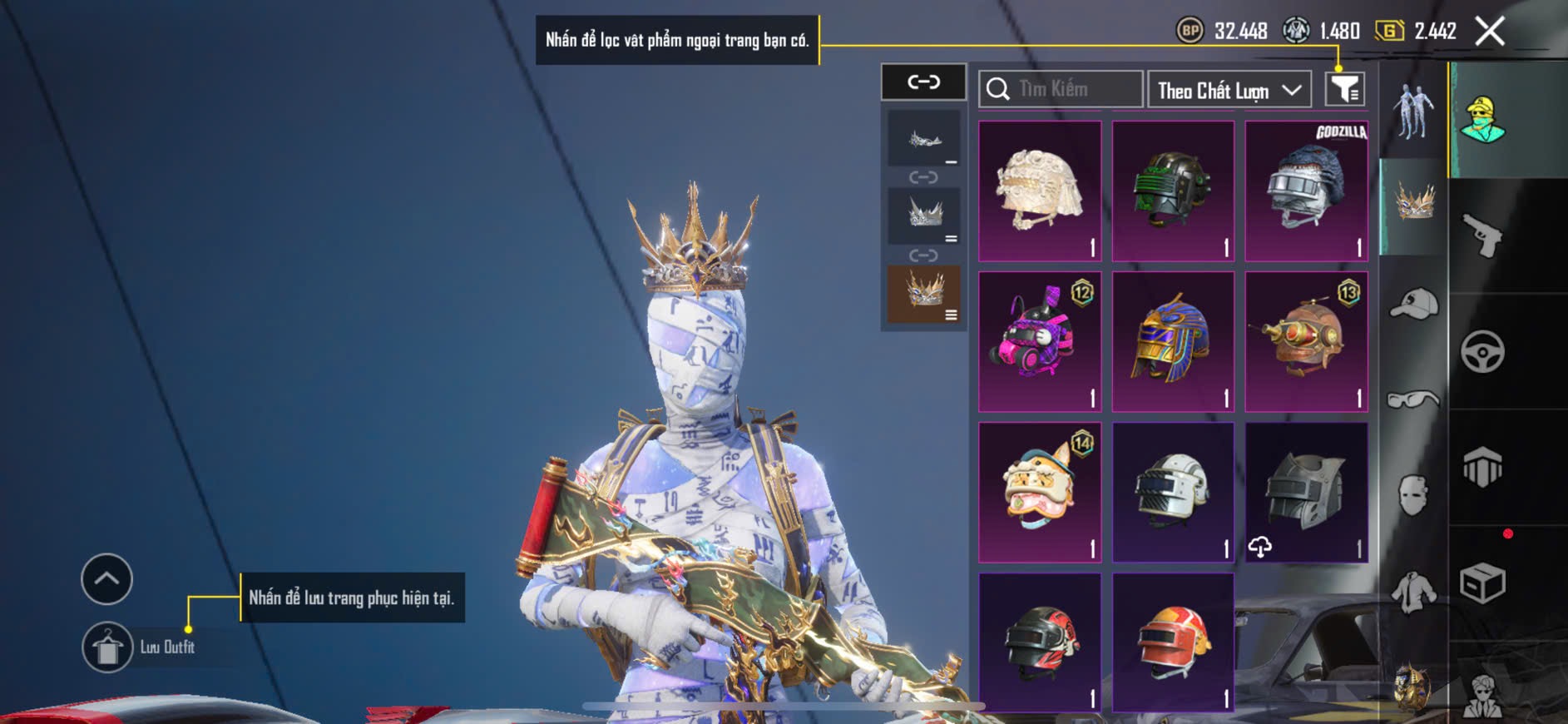
Task: Close the wardrobe with the X button
Action: point(1489,32)
